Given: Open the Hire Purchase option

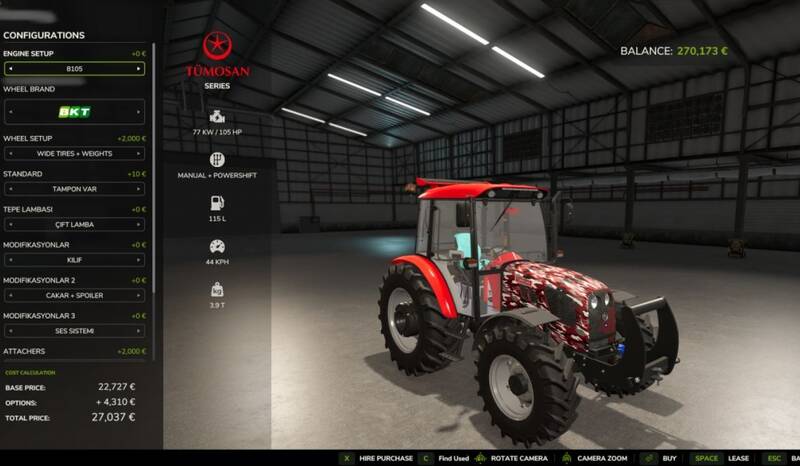Looking at the screenshot, I should tap(385, 458).
